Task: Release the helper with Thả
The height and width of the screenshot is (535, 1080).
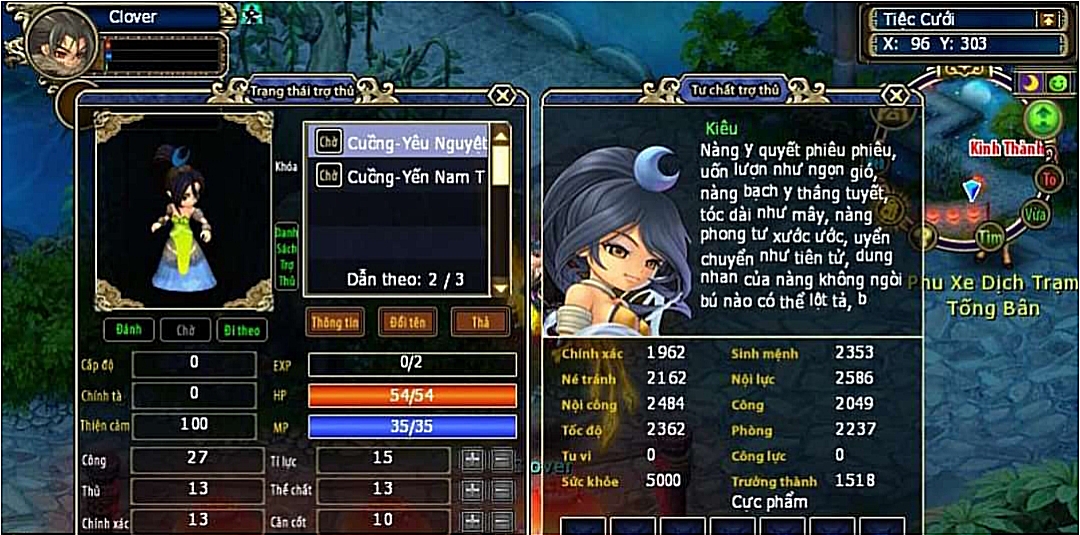Action: (x=479, y=322)
